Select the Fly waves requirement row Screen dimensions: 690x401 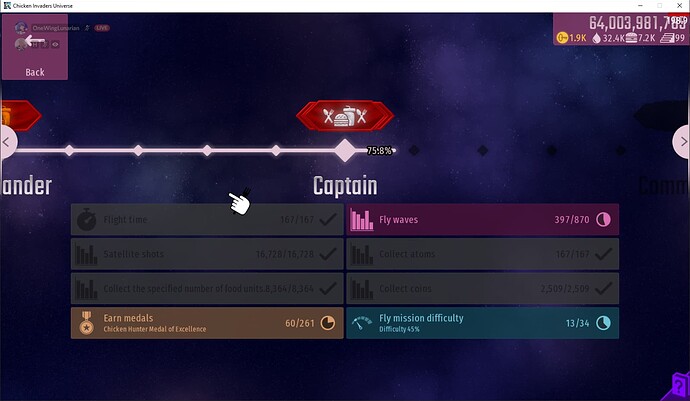click(483, 220)
